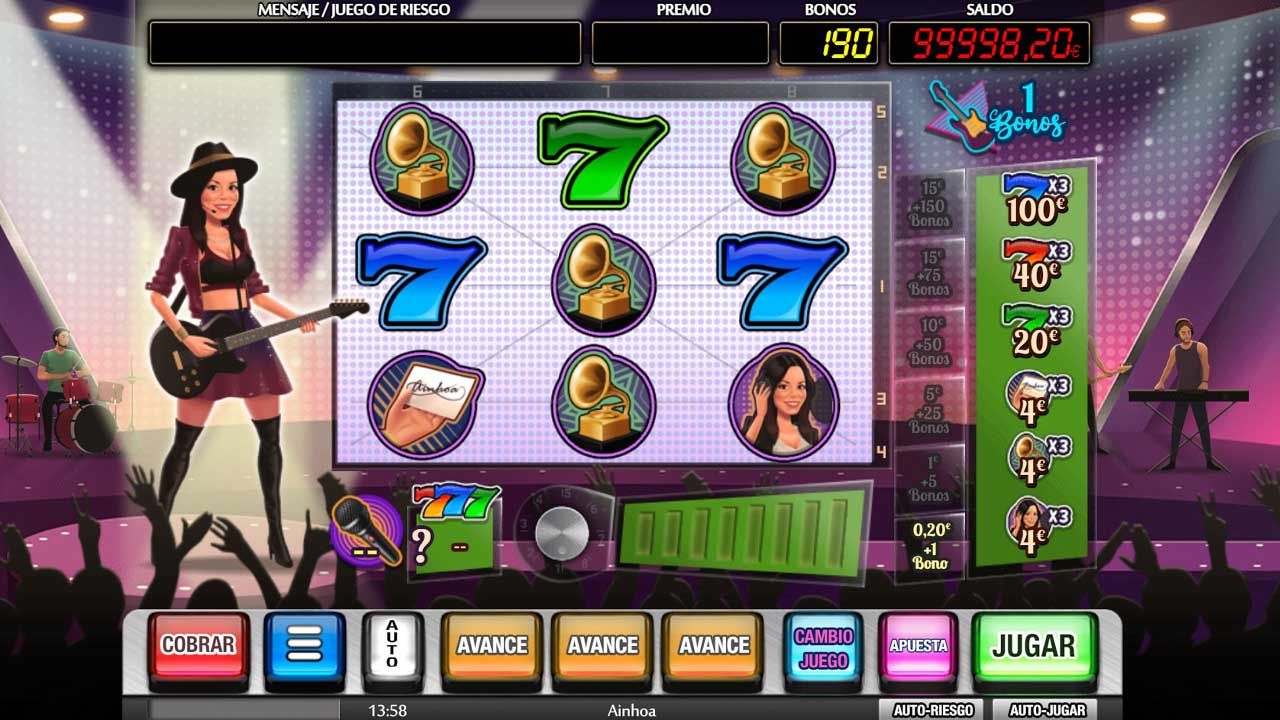Change the bet with APUESTA

tap(918, 646)
